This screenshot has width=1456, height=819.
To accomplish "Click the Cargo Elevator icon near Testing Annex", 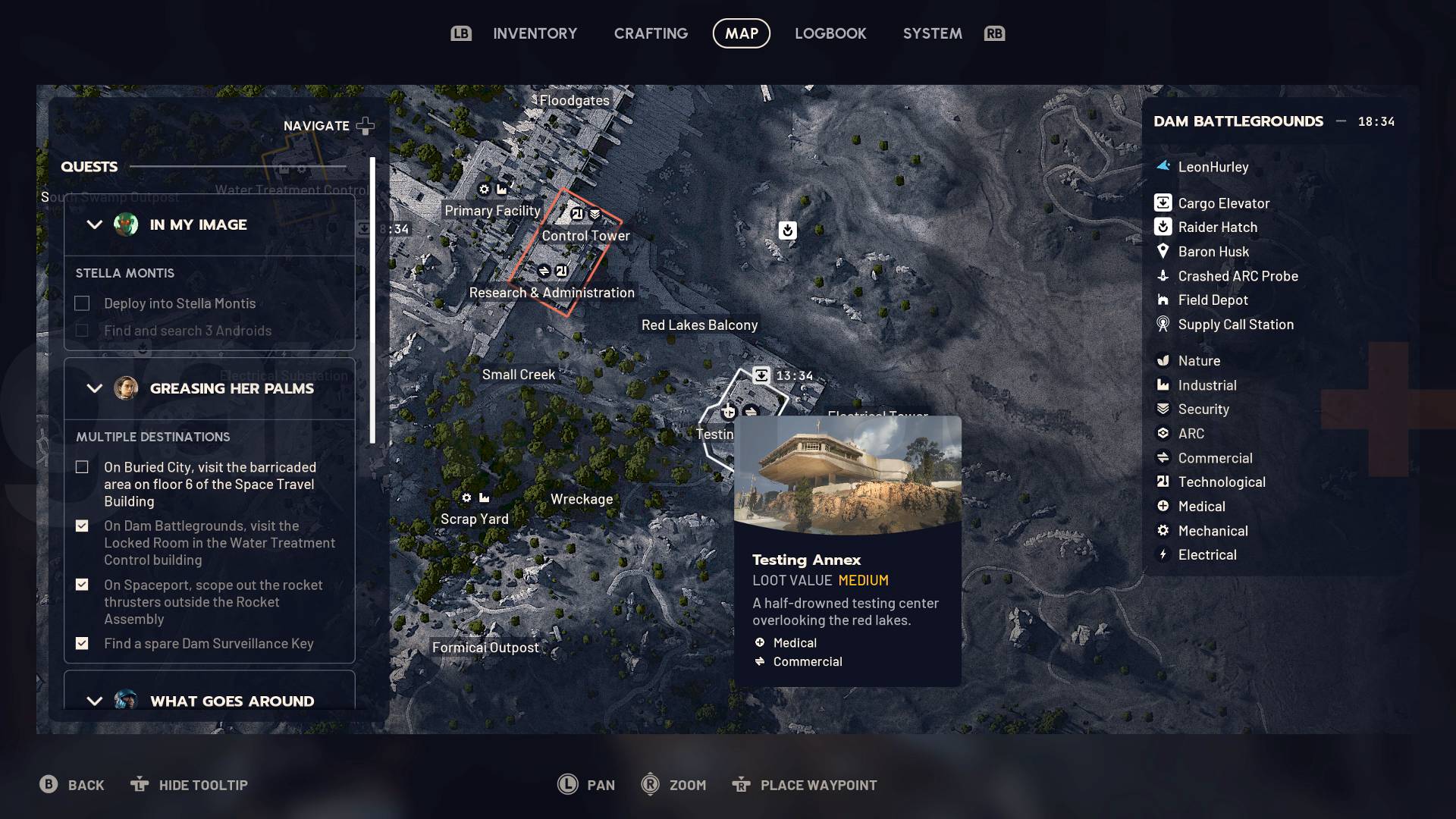I will pos(761,375).
